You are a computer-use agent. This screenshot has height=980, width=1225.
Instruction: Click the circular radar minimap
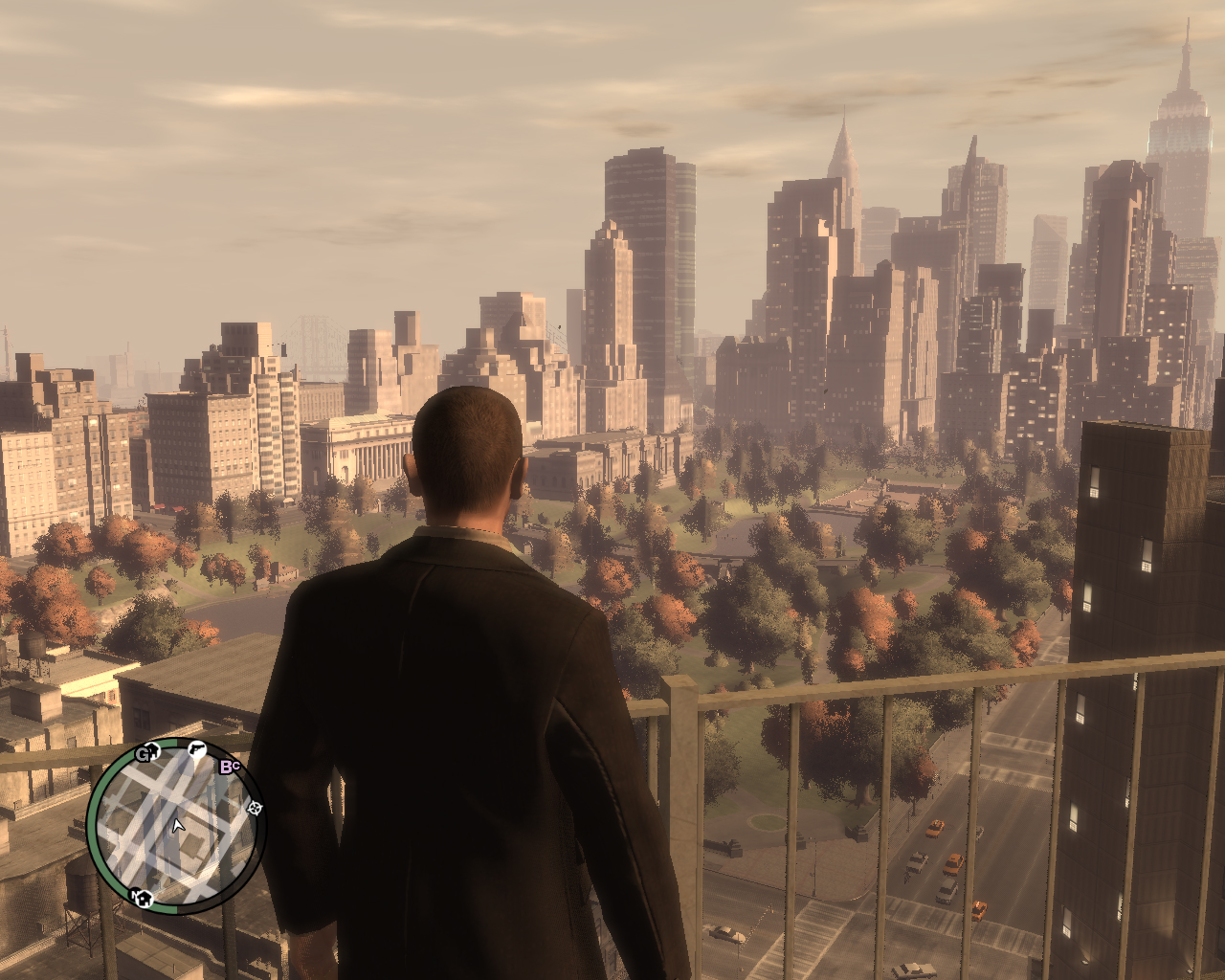[x=176, y=826]
